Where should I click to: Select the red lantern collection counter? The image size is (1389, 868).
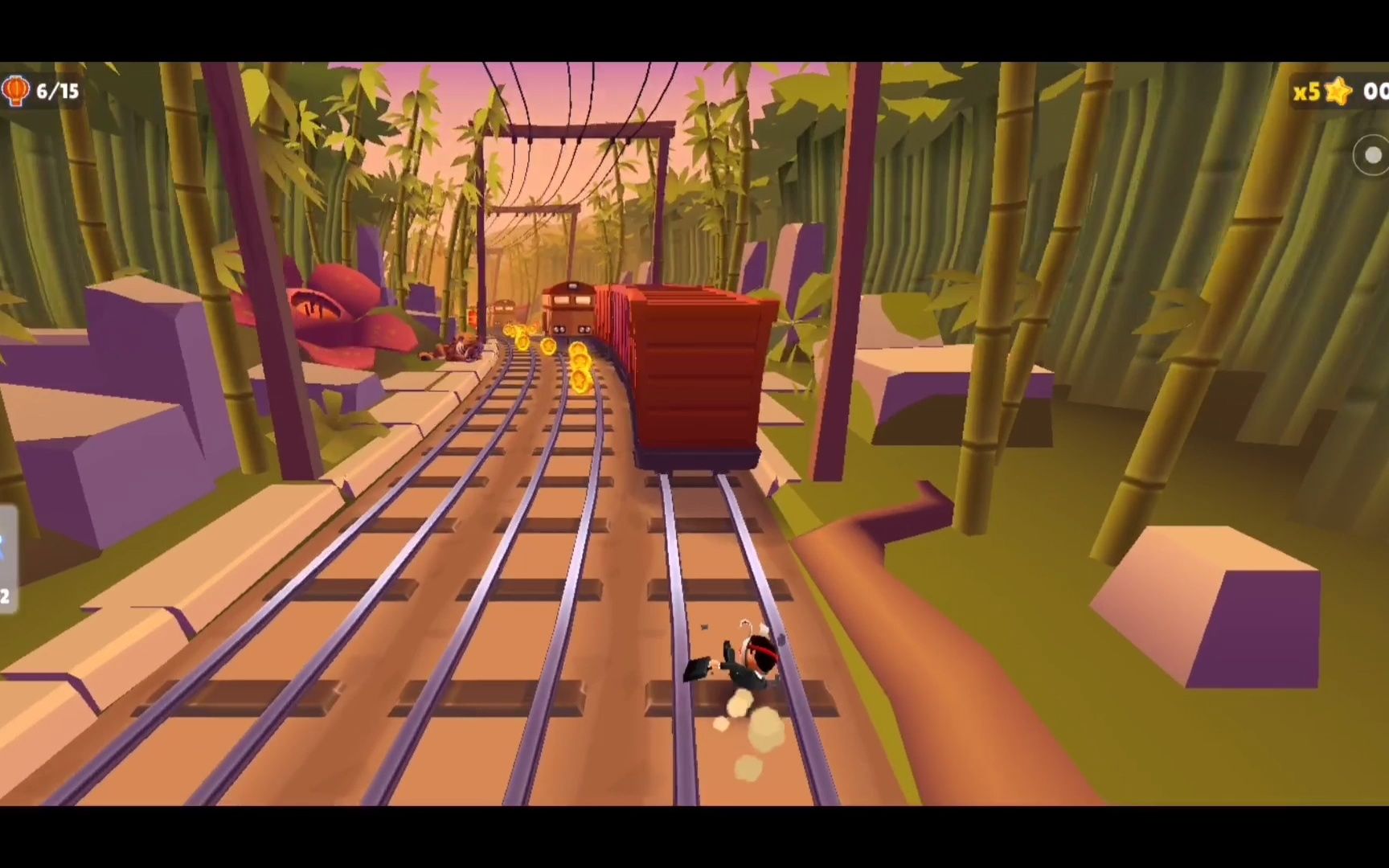pos(42,92)
